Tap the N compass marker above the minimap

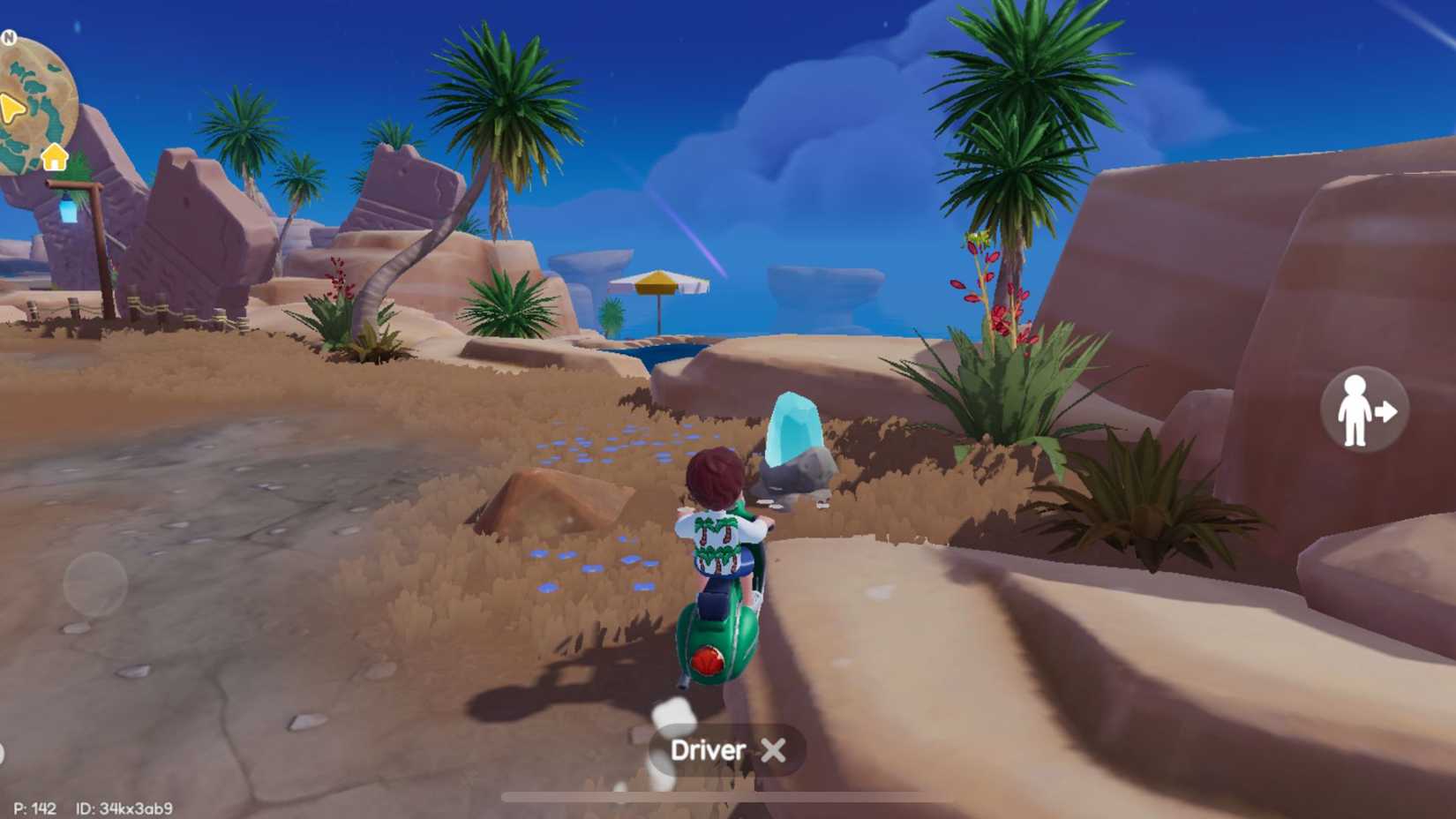click(x=9, y=36)
